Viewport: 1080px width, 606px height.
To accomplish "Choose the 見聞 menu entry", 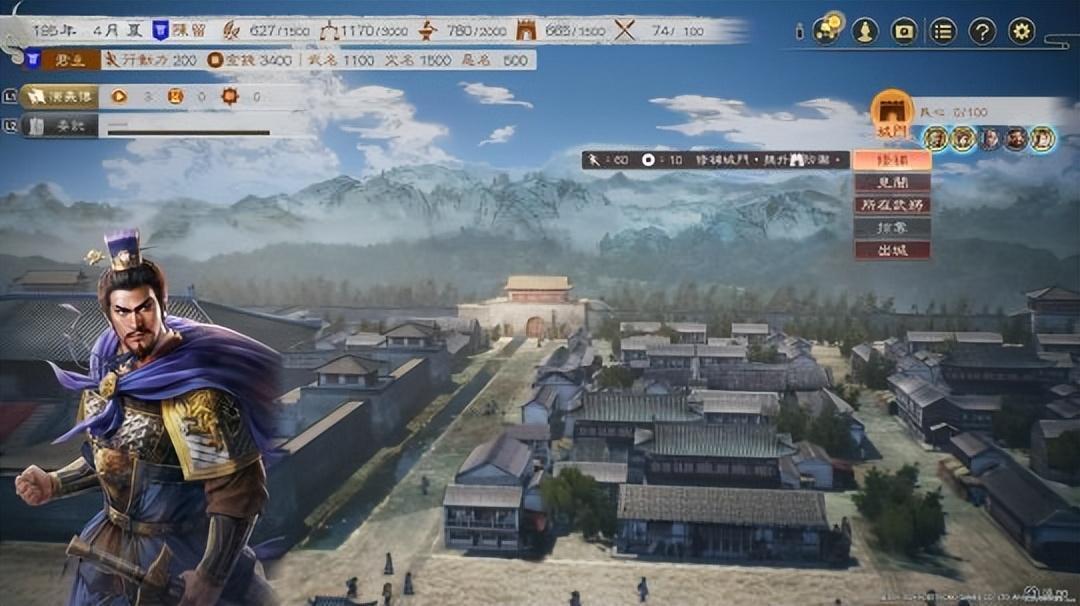I will tap(892, 183).
